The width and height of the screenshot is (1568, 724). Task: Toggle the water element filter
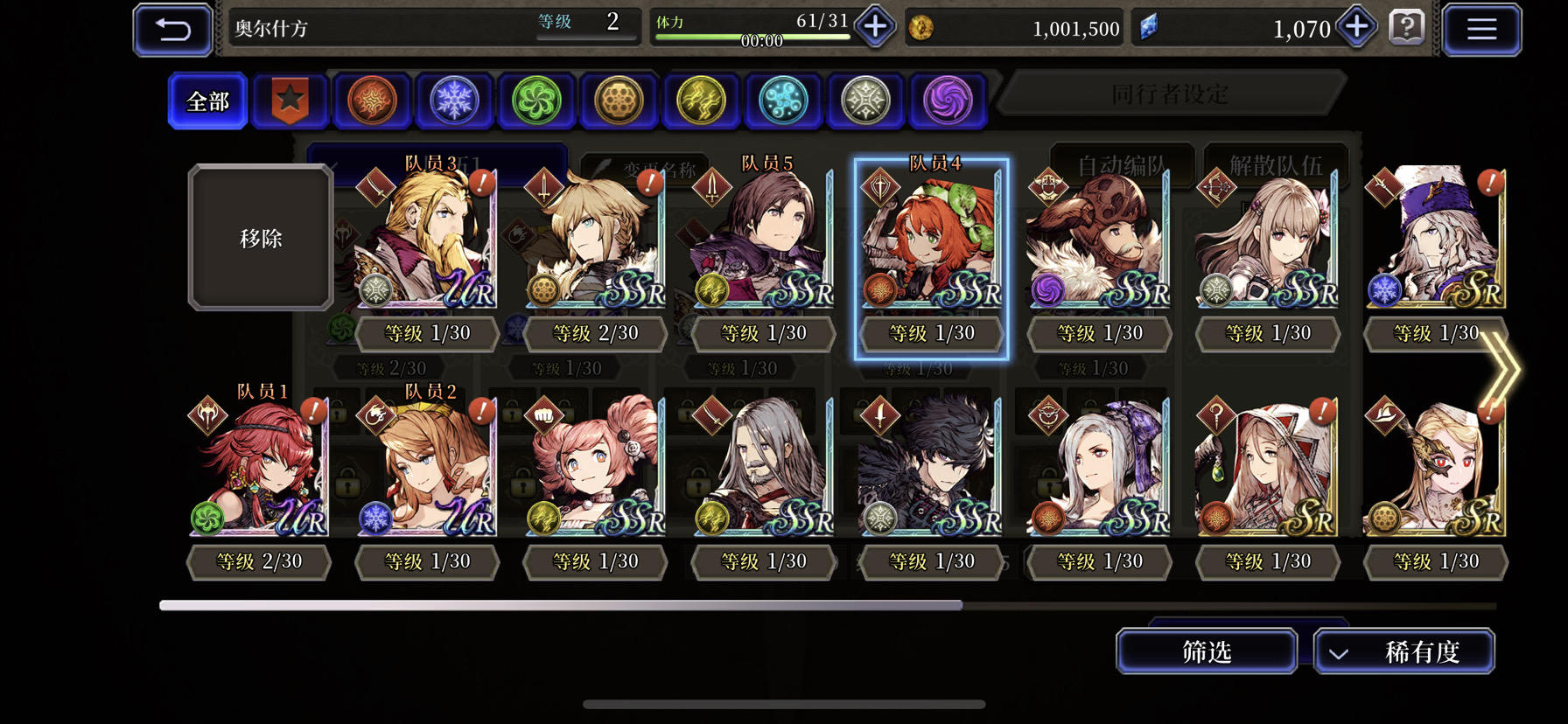tap(782, 101)
